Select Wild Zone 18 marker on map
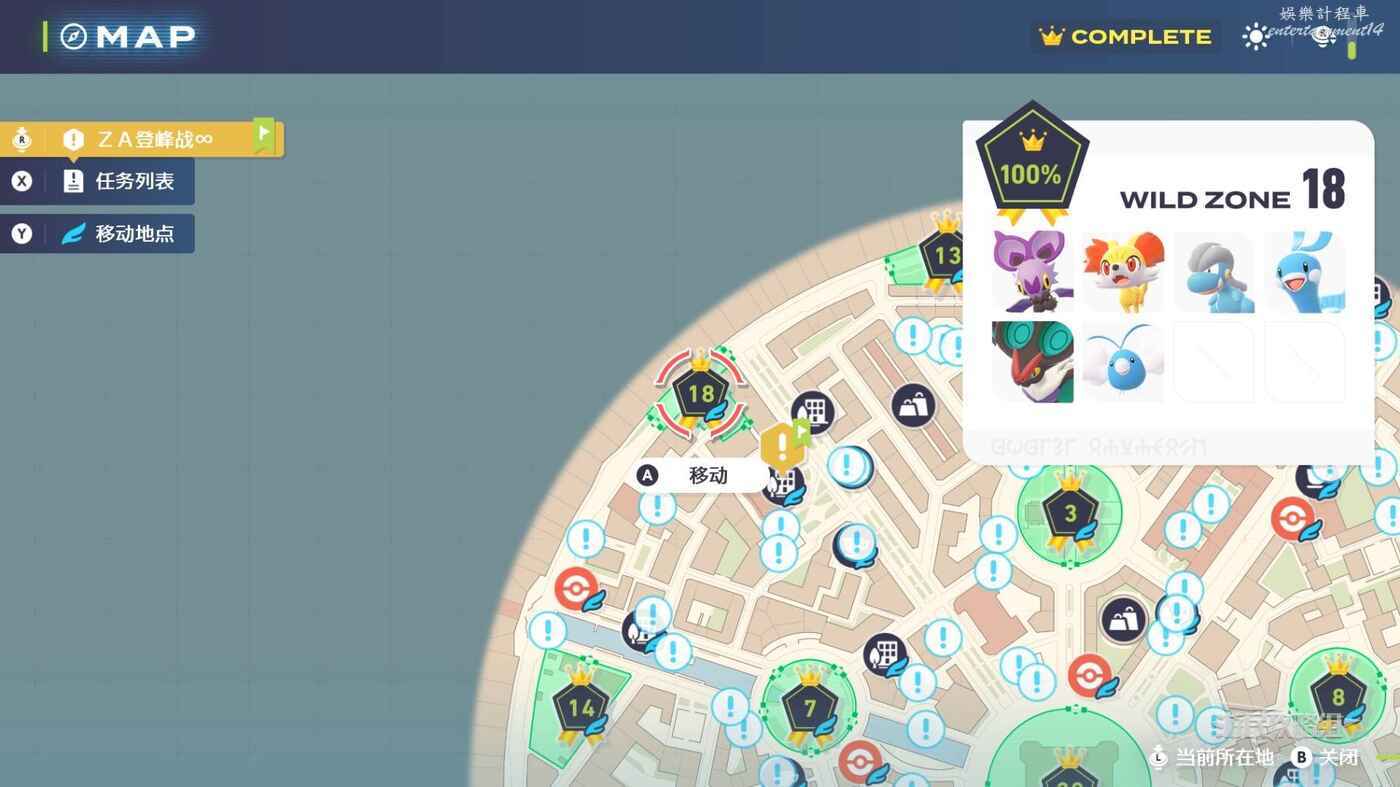The width and height of the screenshot is (1400, 787). pyautogui.click(x=700, y=394)
